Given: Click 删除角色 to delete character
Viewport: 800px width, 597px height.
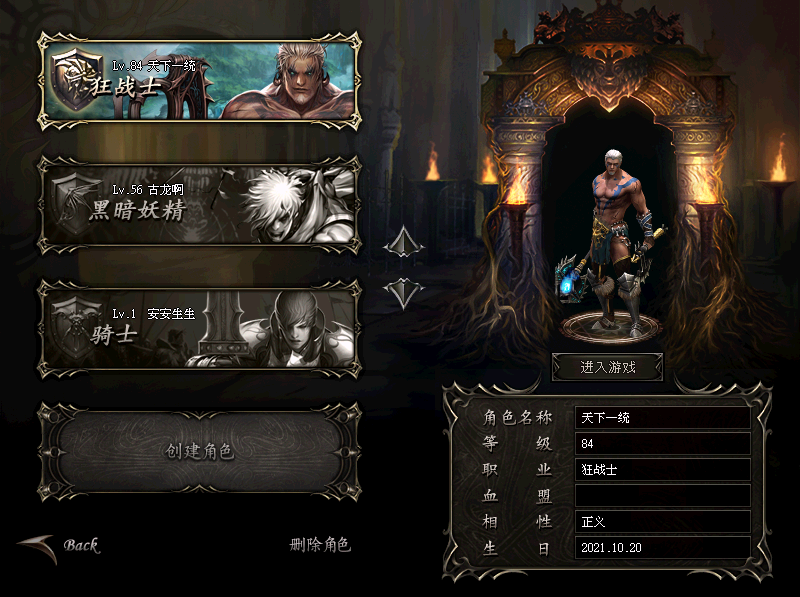Looking at the screenshot, I should (x=320, y=545).
